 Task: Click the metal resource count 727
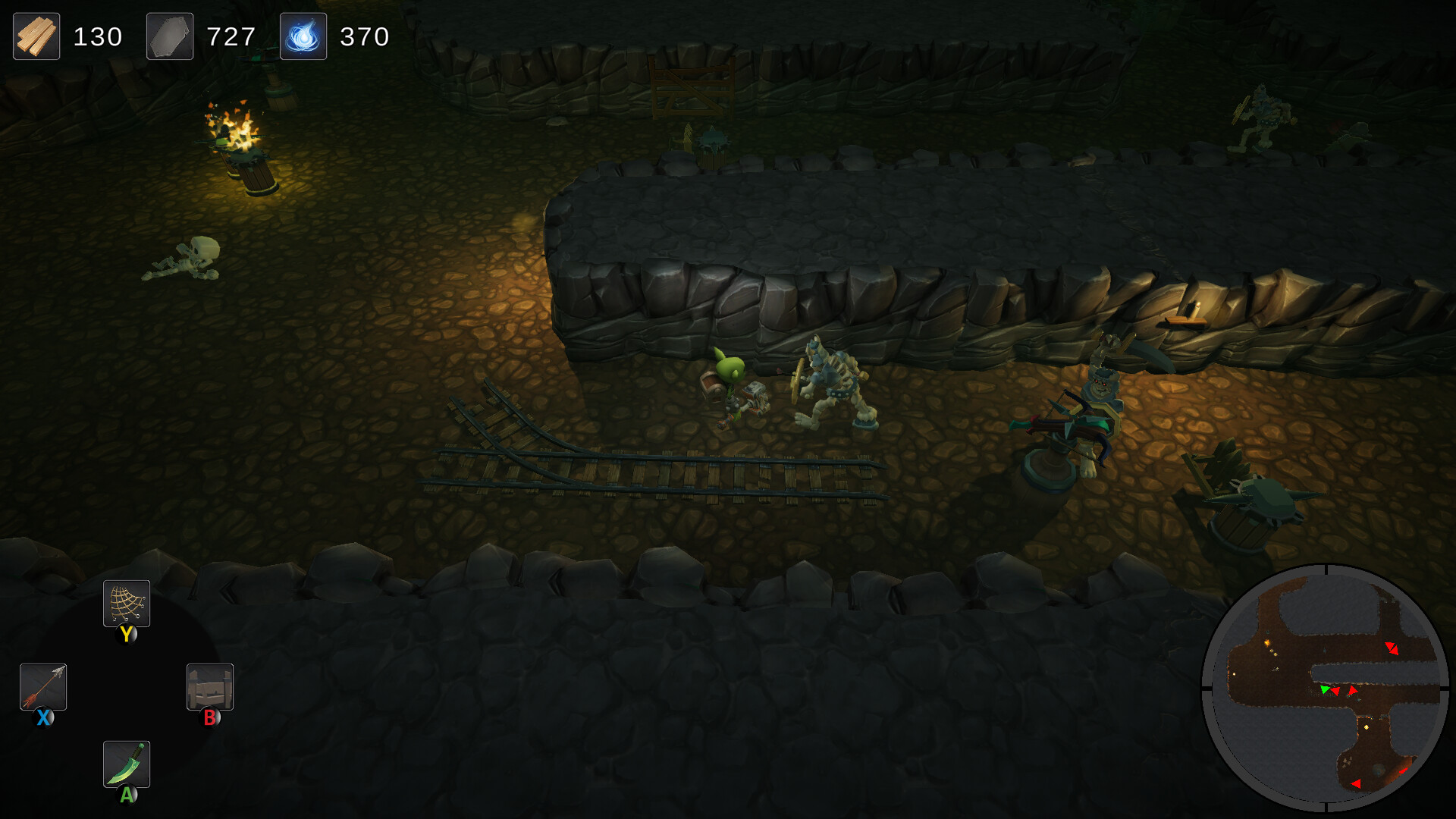tap(232, 36)
